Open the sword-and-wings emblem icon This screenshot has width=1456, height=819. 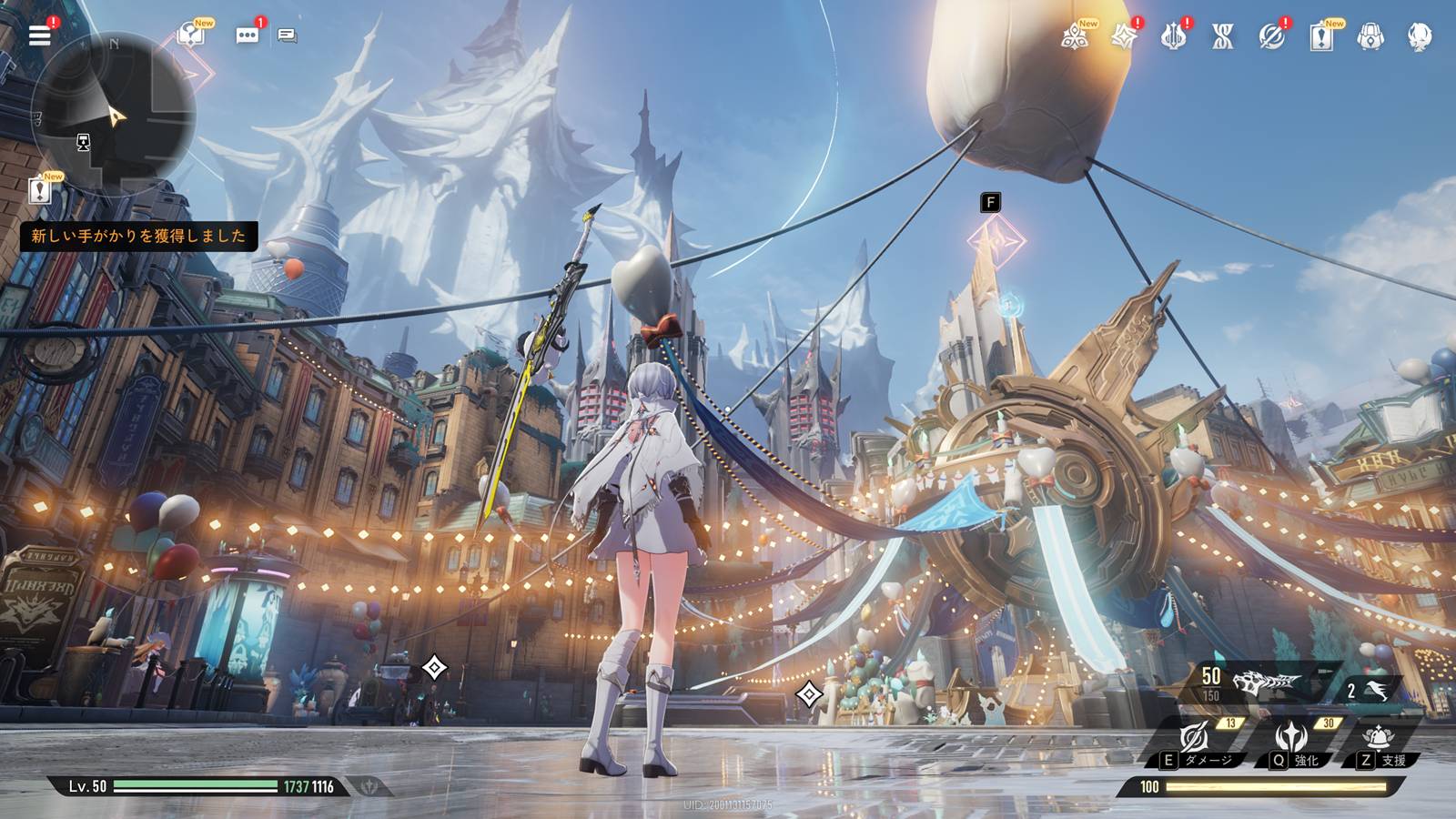point(1173,36)
